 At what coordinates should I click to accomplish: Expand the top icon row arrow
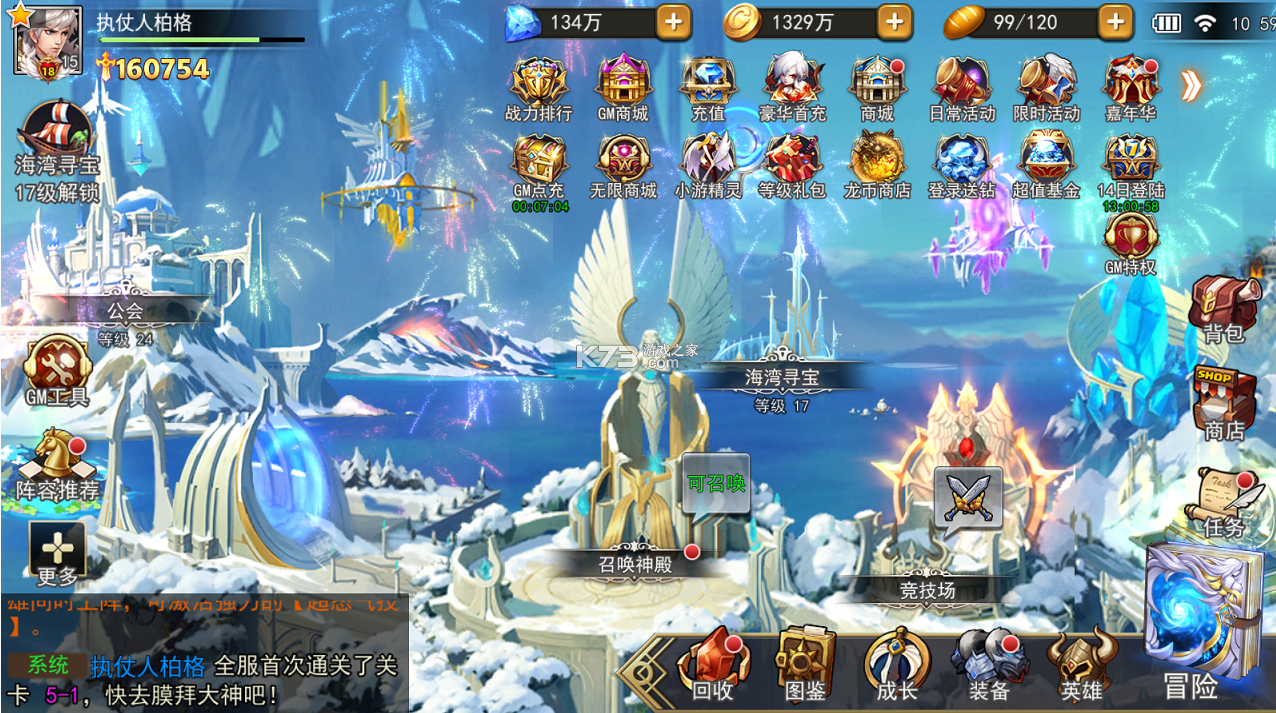click(x=1190, y=86)
